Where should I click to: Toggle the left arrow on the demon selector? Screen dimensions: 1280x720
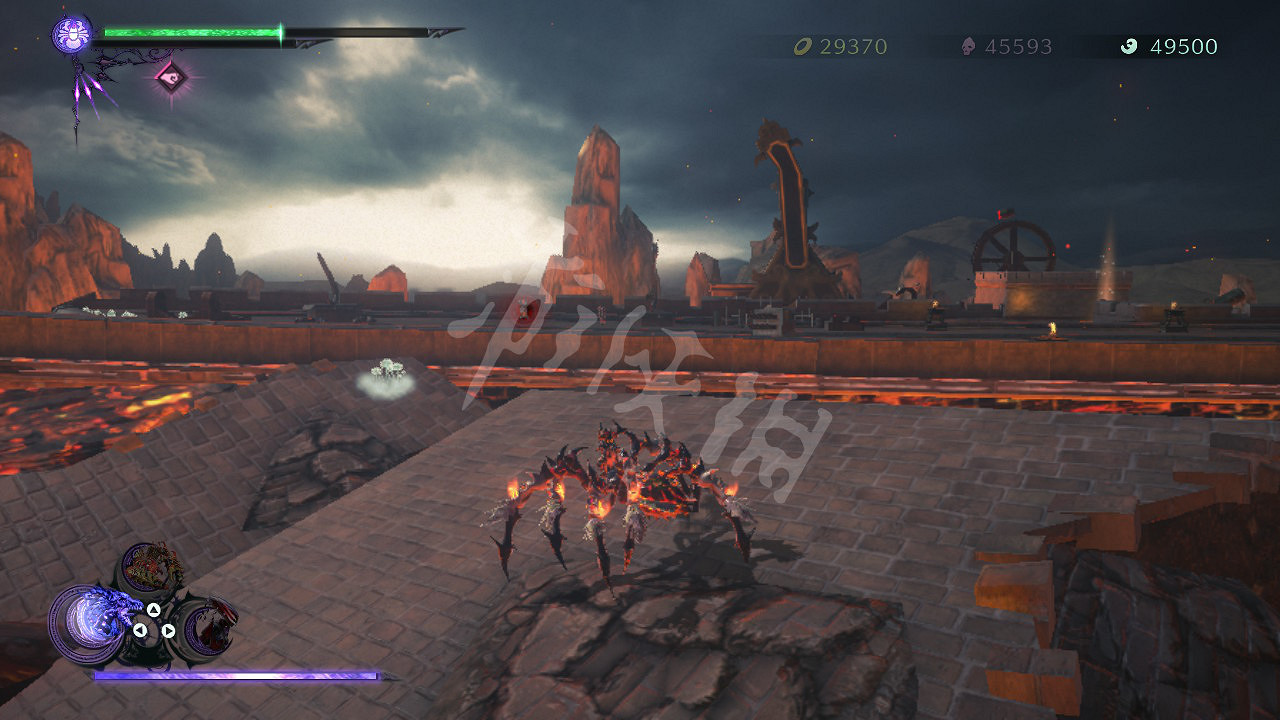(x=140, y=629)
